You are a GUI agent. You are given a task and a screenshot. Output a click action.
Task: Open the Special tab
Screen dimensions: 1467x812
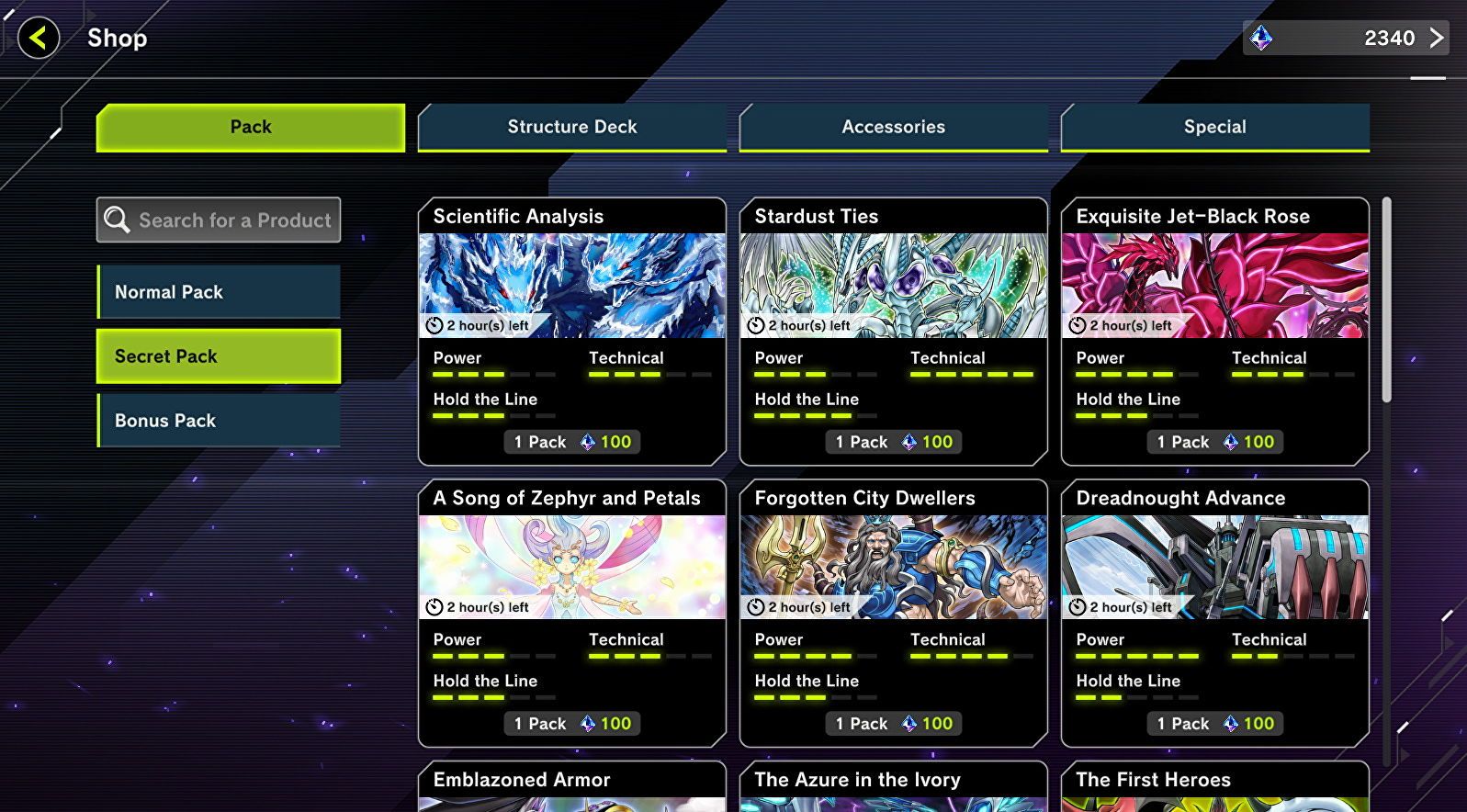pyautogui.click(x=1214, y=127)
